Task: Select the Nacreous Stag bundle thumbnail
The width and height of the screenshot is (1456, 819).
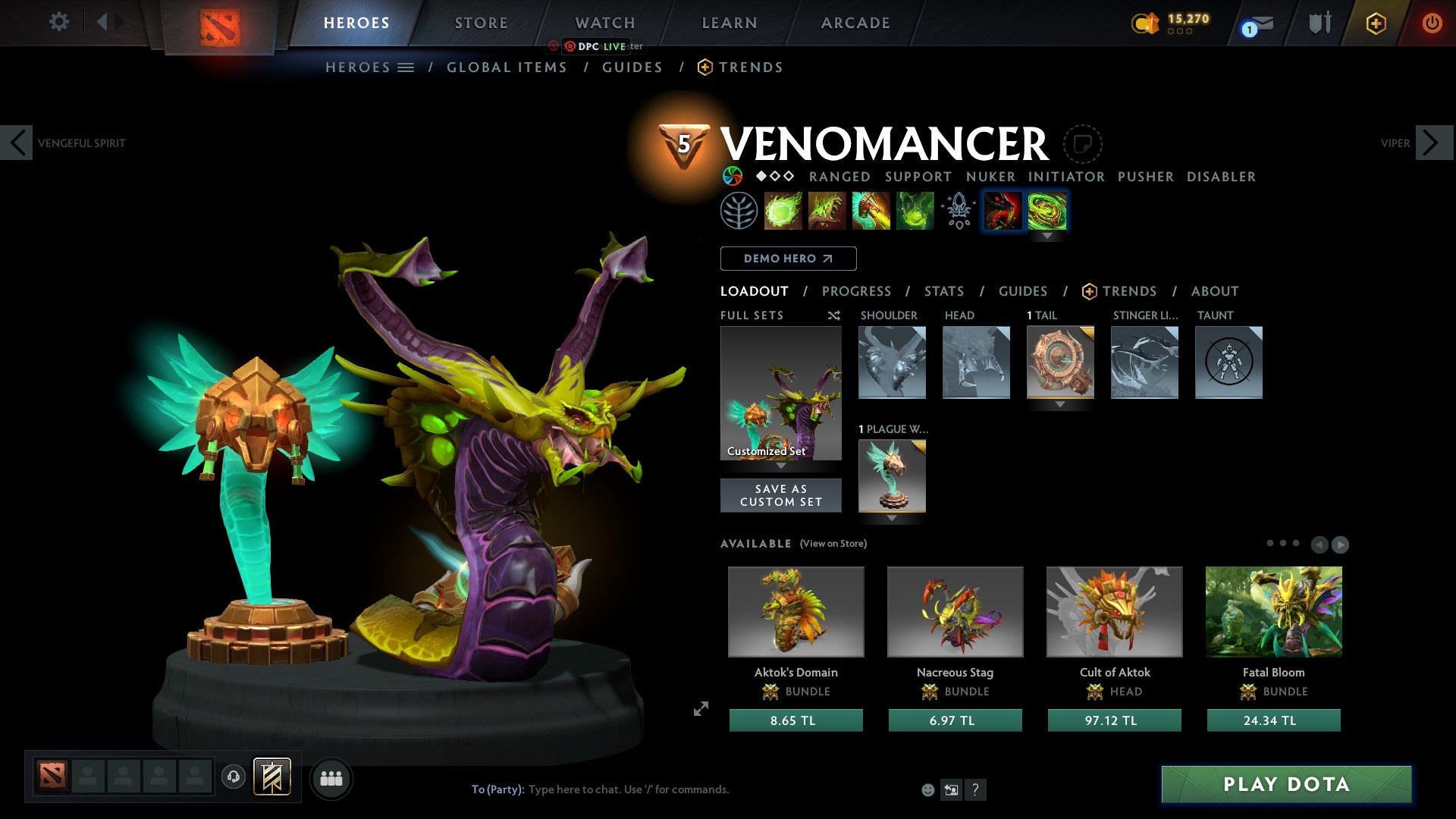Action: point(955,611)
